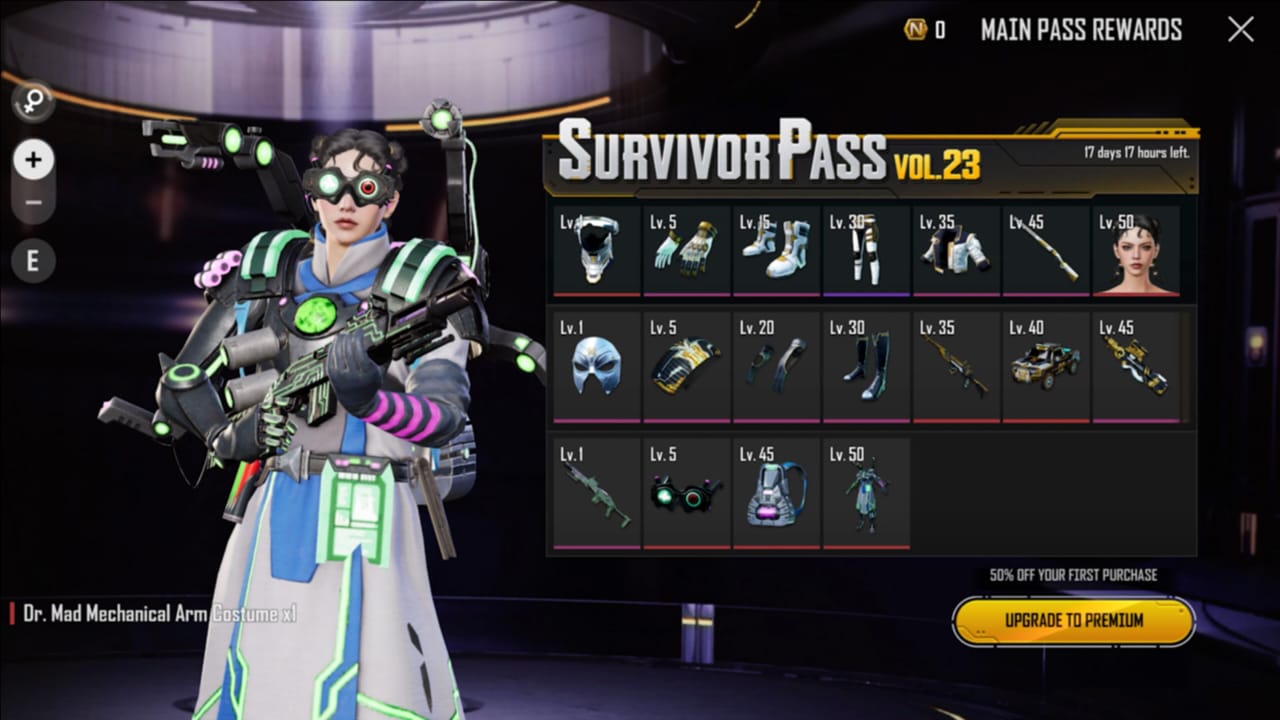Upgrade to Premium pass

tap(1073, 621)
